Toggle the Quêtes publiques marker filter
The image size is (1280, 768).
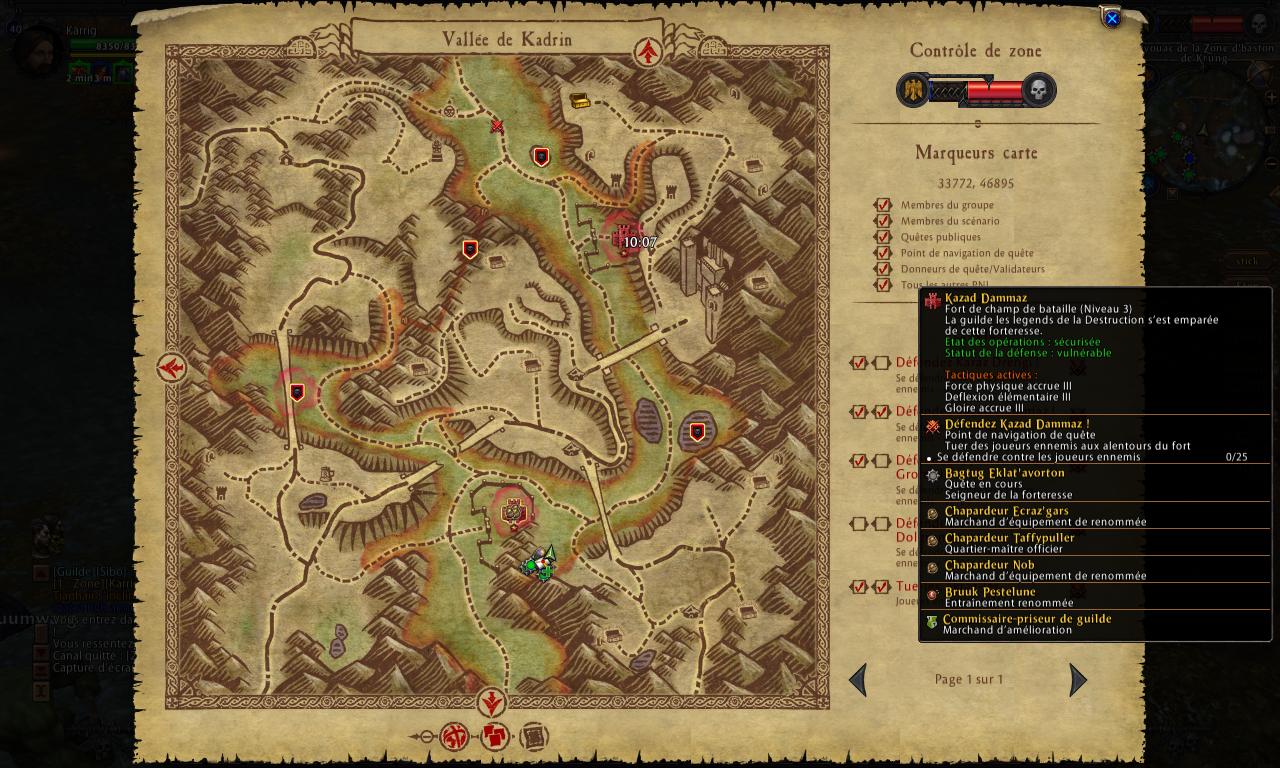(883, 237)
